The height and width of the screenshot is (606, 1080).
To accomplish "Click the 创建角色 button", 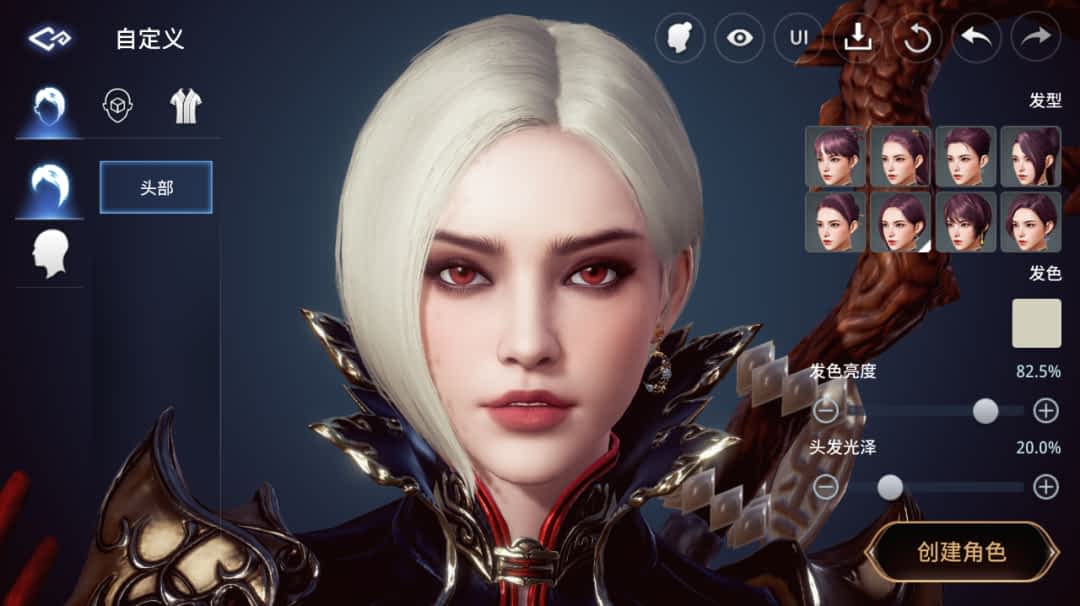I will (961, 552).
